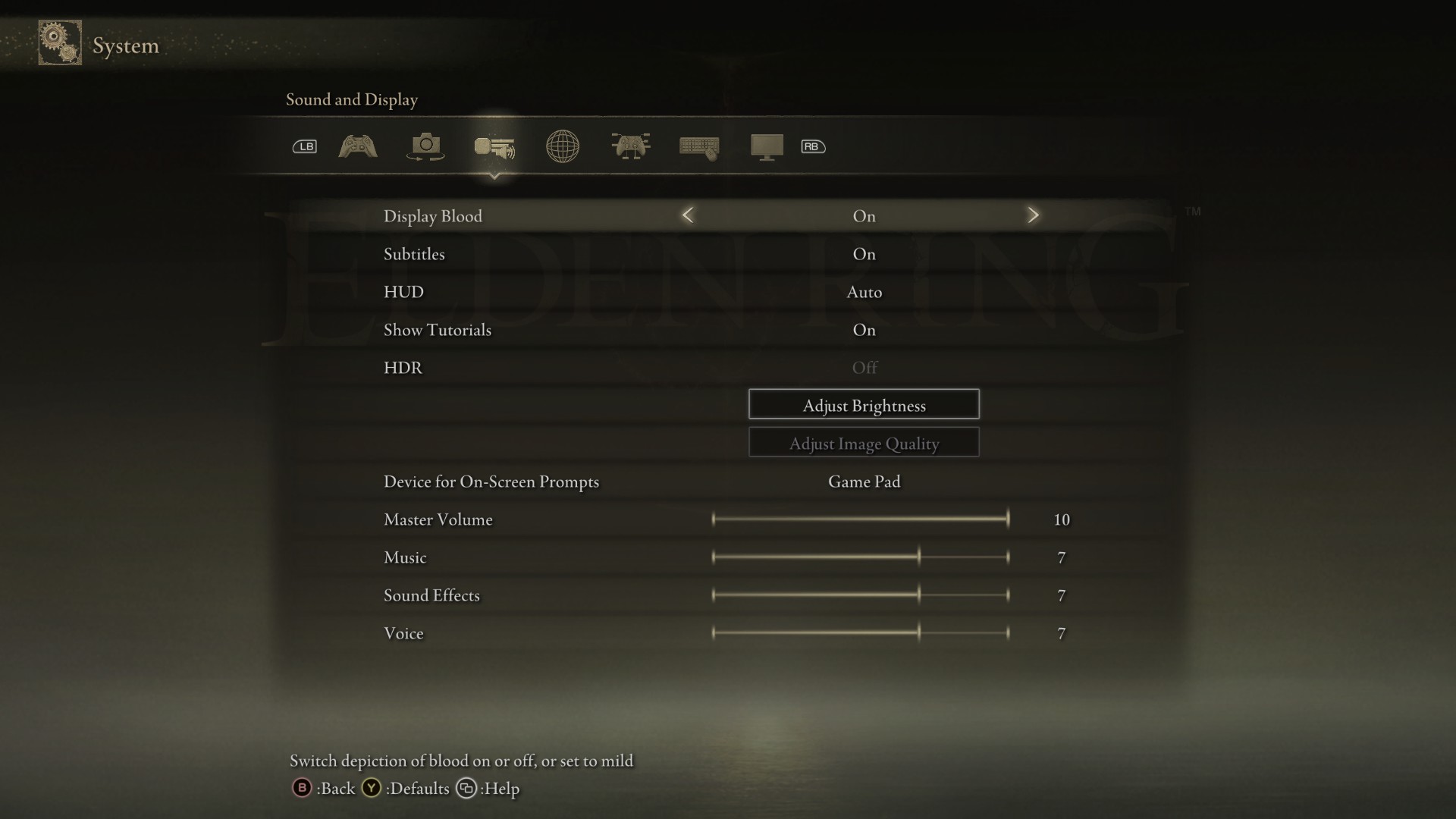
Task: Click the RB bumper tab indicator
Action: pos(813,146)
